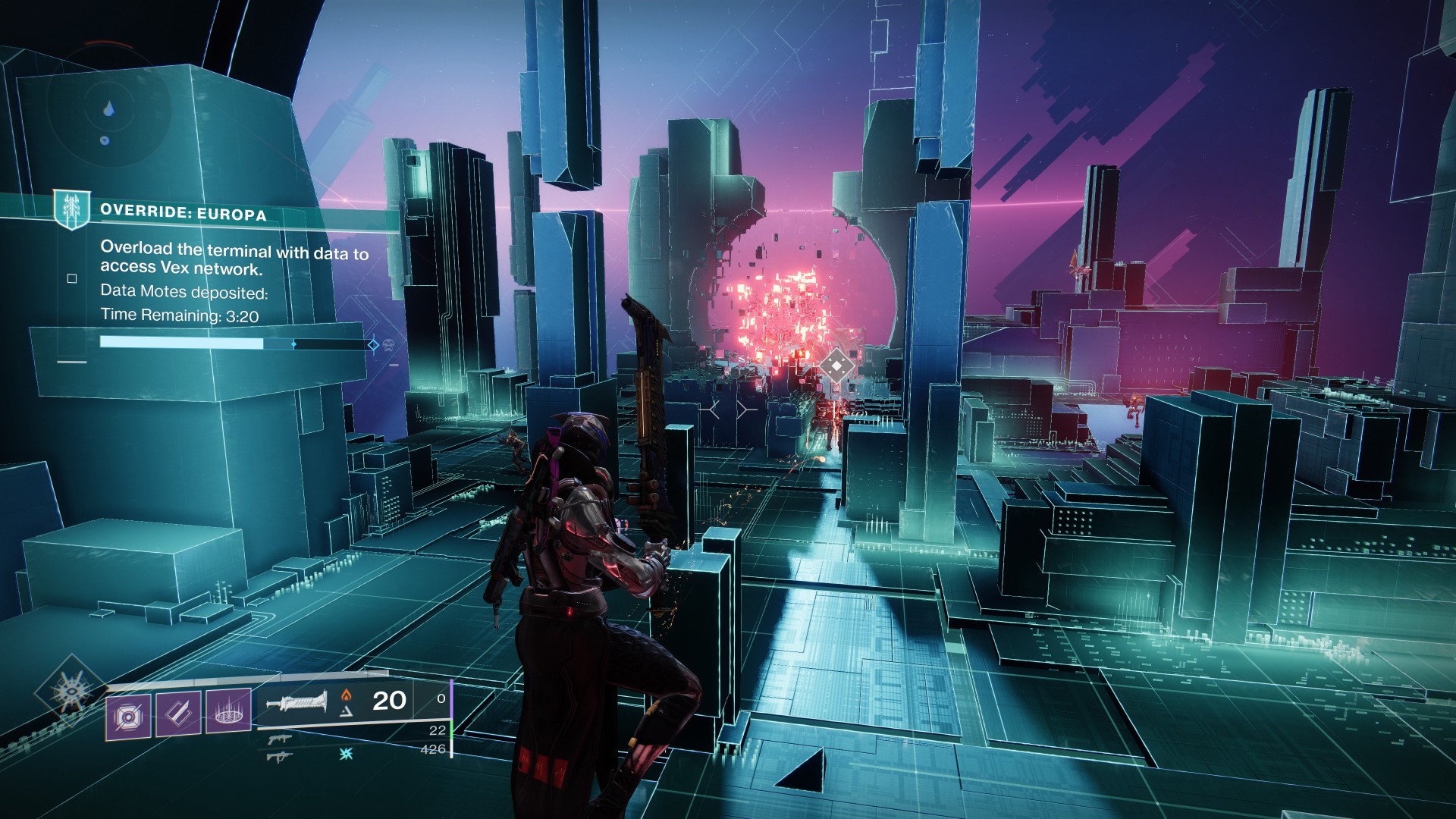Click the Override: Europa activity emblem
1456x819 pixels.
(72, 209)
